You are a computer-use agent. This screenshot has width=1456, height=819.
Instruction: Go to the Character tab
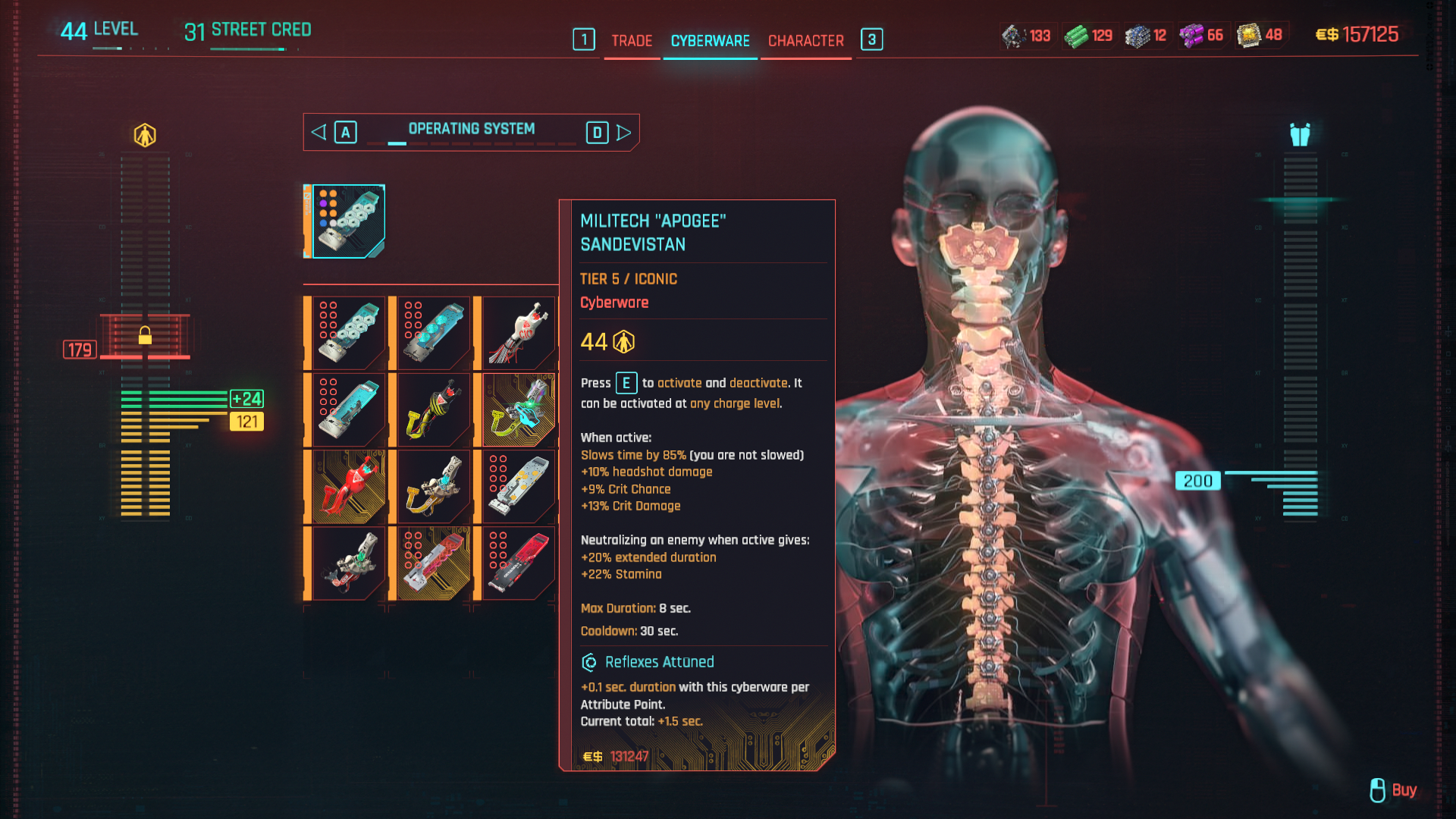pos(805,41)
